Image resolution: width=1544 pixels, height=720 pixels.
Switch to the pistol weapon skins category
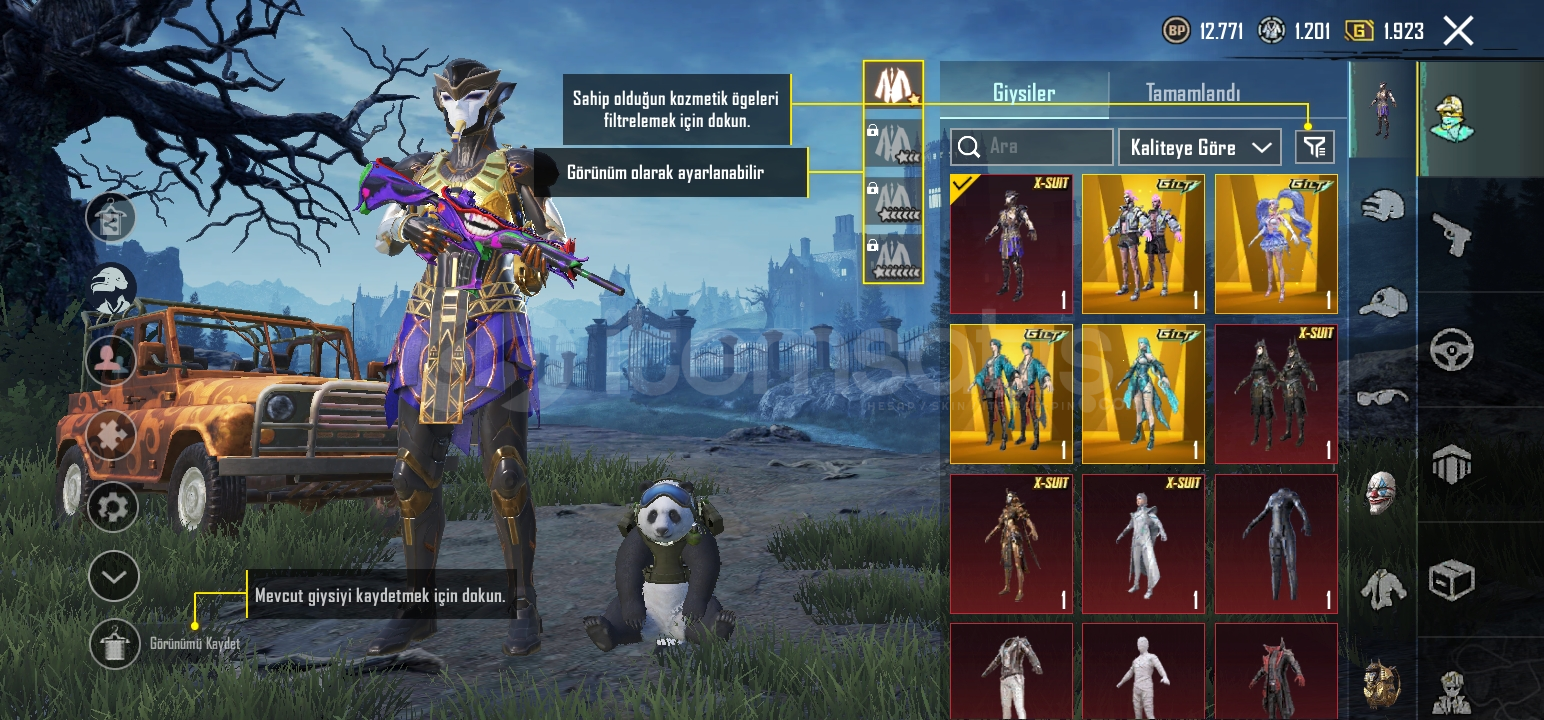pyautogui.click(x=1451, y=233)
